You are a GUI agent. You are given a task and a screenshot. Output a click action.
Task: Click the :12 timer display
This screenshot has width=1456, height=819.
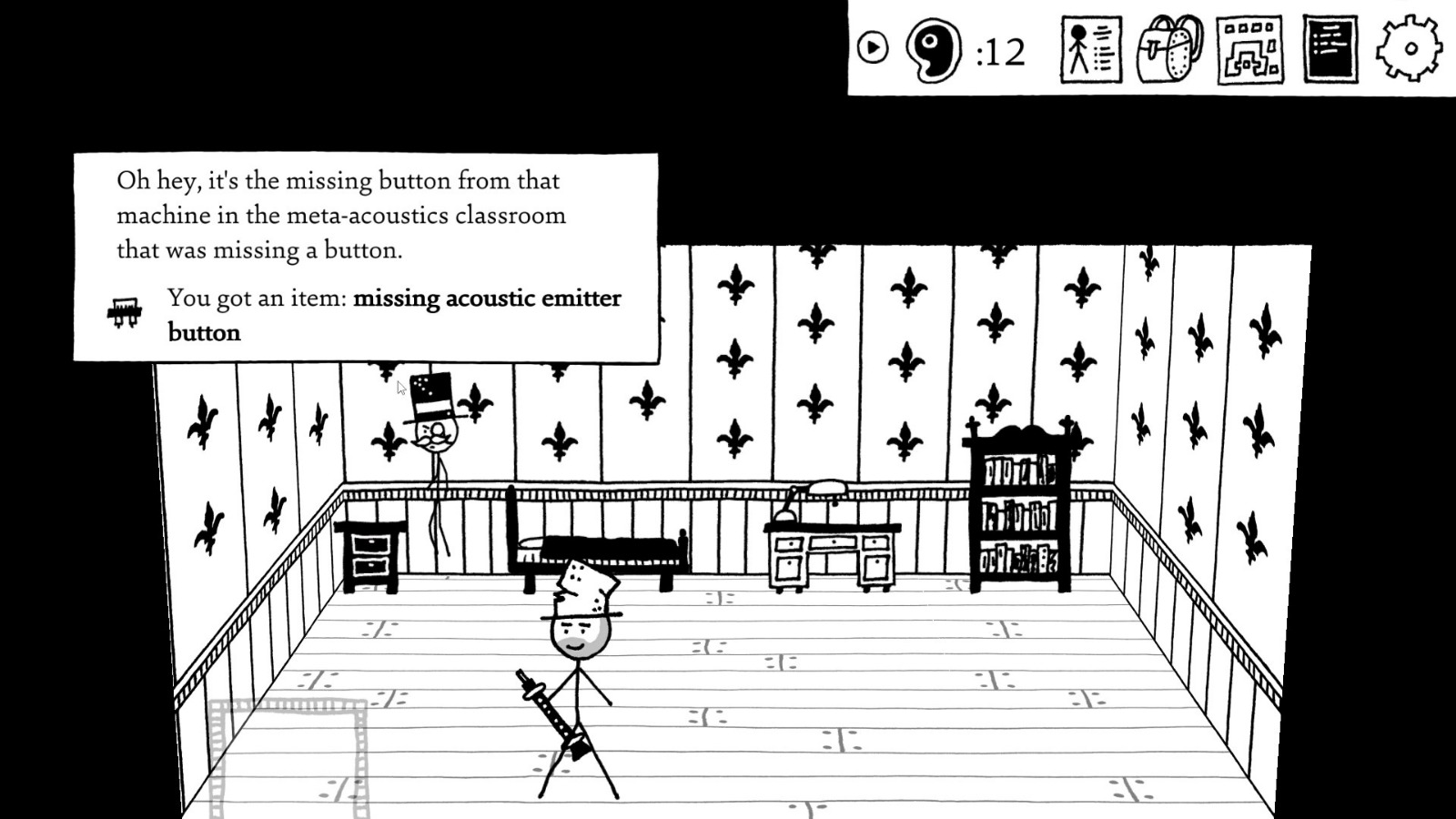pyautogui.click(x=997, y=53)
